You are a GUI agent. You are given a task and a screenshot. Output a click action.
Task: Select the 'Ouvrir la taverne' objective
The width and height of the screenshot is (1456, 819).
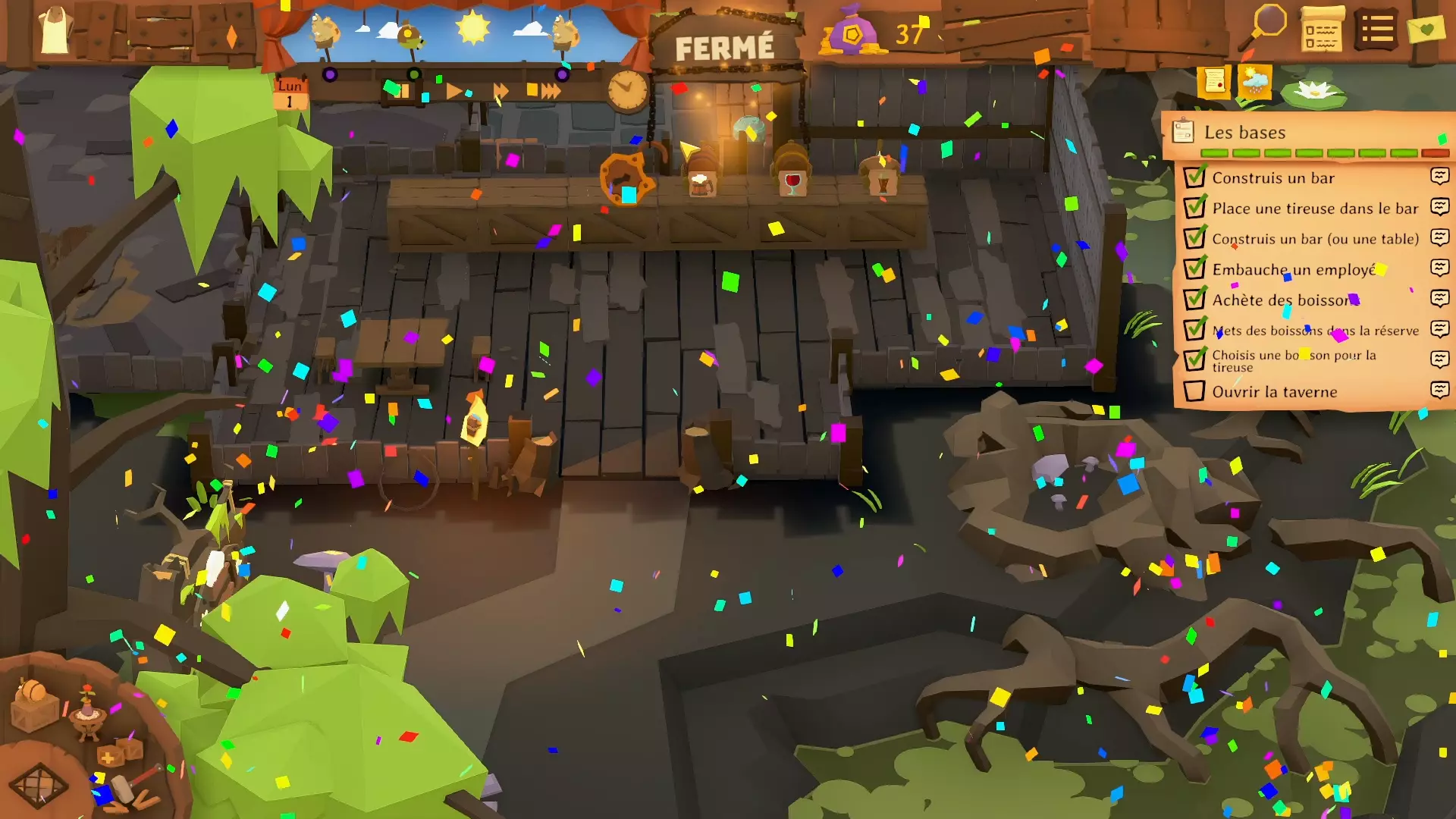click(1274, 392)
